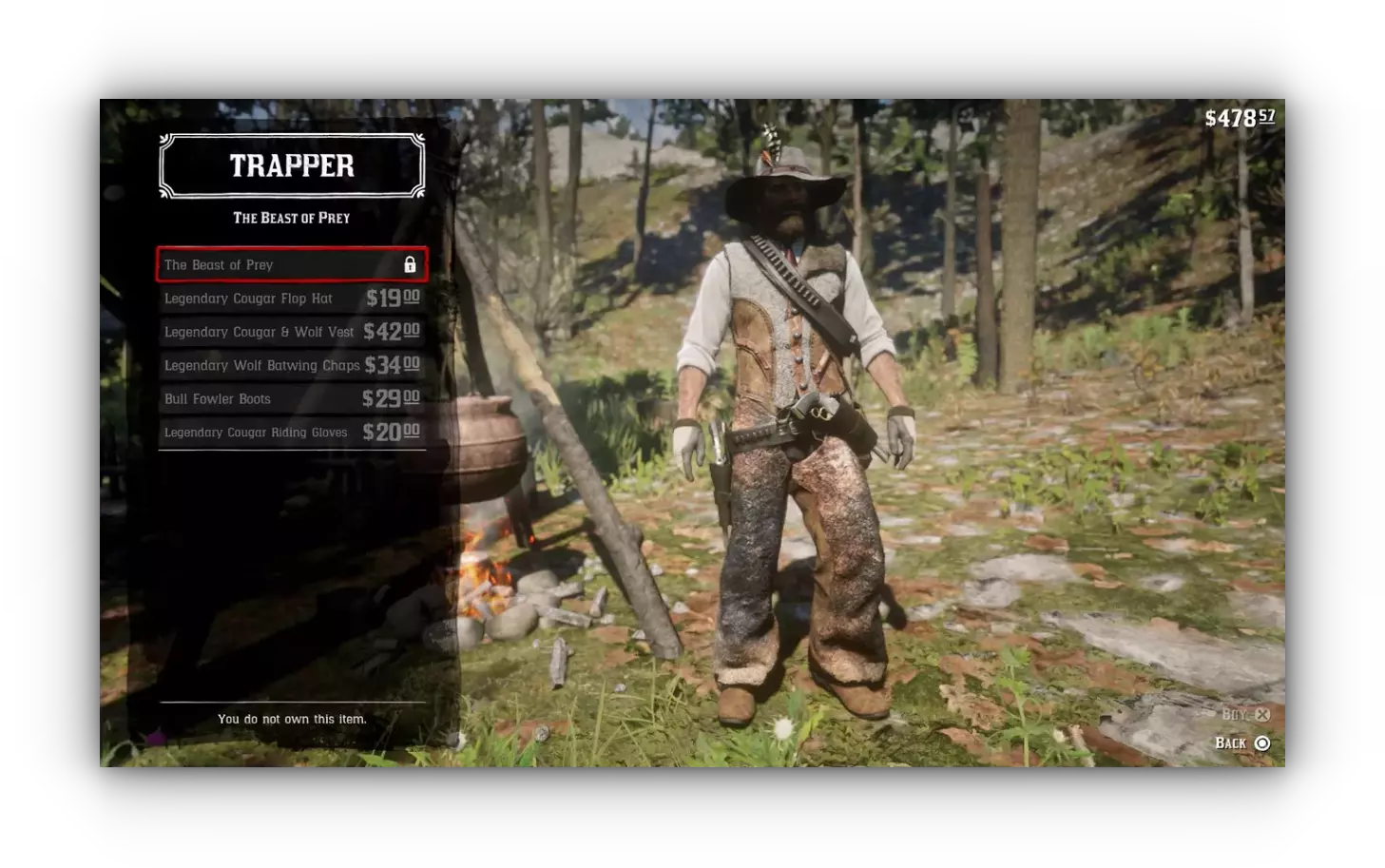The width and height of the screenshot is (1385, 868).
Task: Select Legendary Cougar & Wolf Vest
Action: (x=291, y=332)
